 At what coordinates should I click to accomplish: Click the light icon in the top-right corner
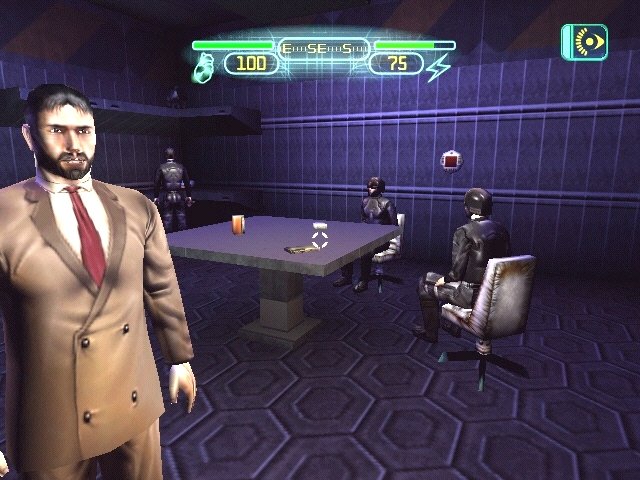(x=584, y=43)
